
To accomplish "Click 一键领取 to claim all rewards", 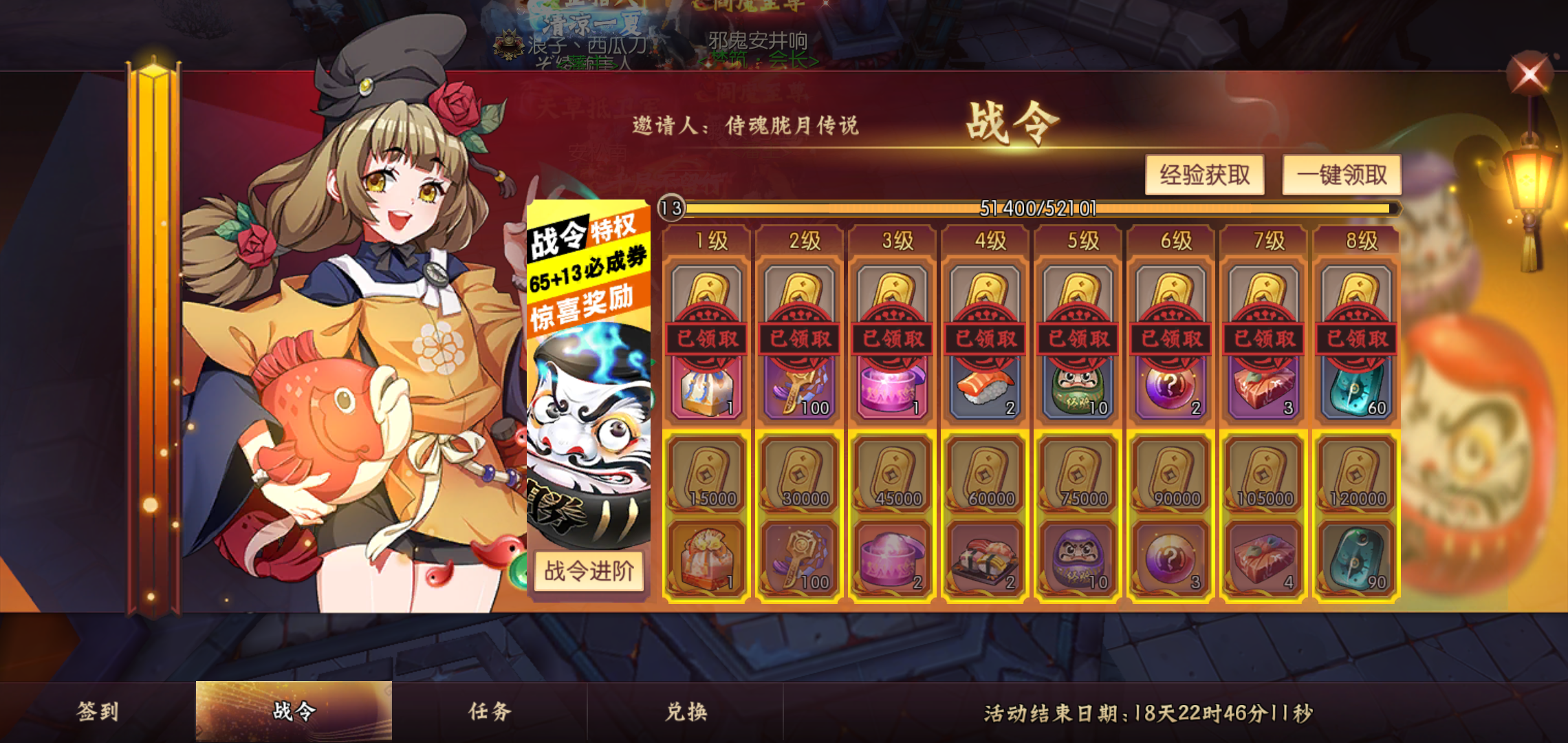I will pos(1342,175).
